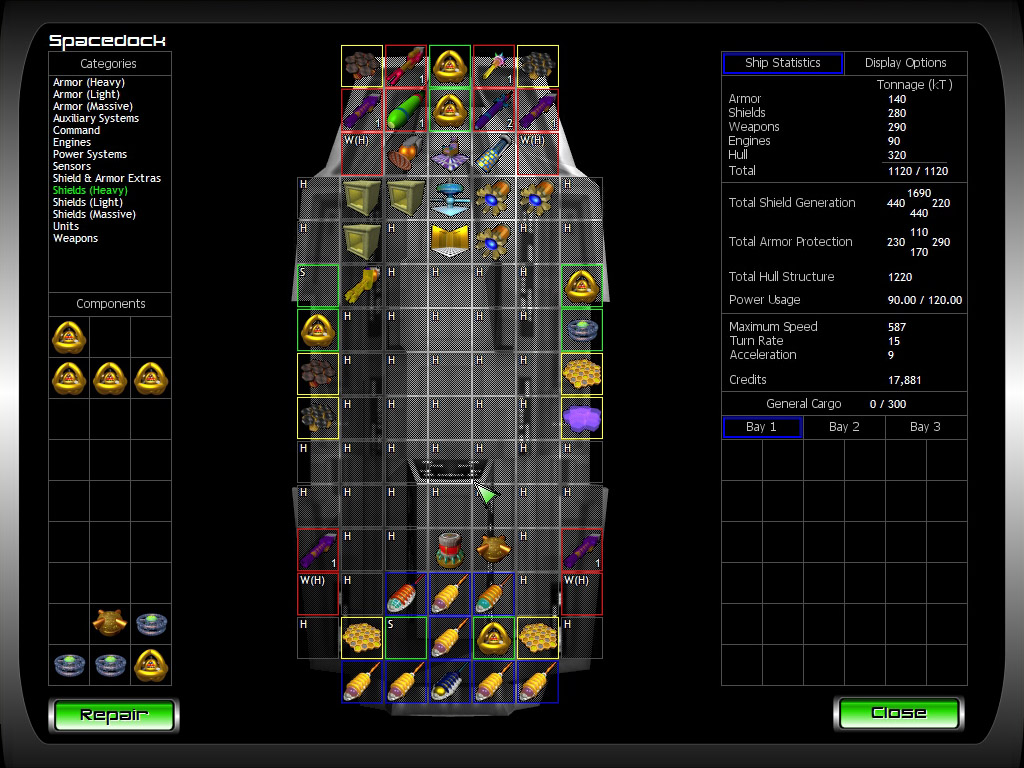Select Auxiliary Systems in the categories list
This screenshot has height=768, width=1024.
[96, 118]
